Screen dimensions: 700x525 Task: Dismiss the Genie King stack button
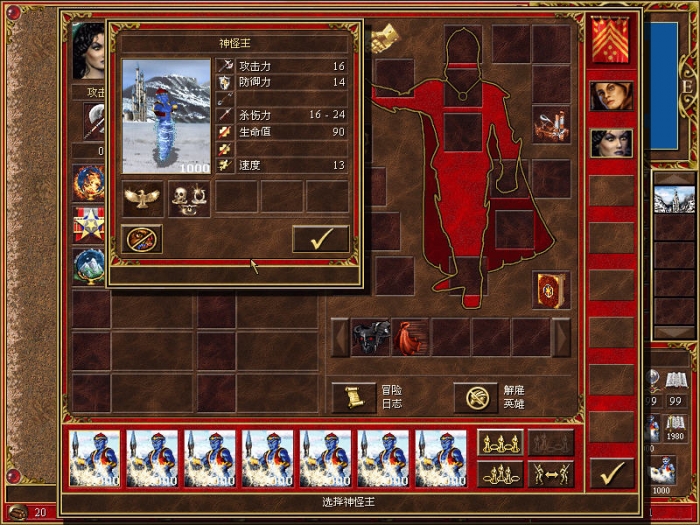pos(141,239)
